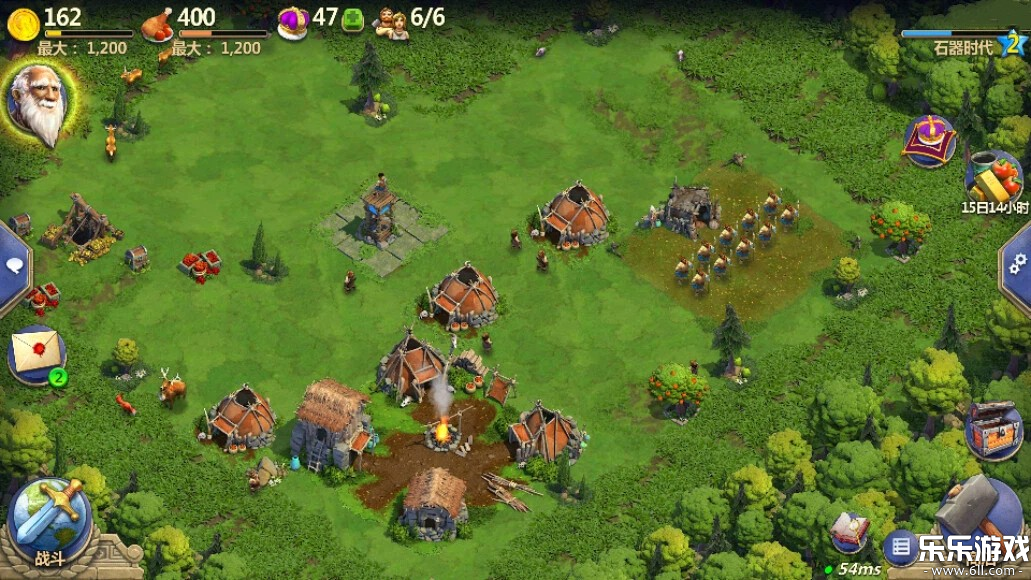Tap the citizens population icon
This screenshot has width=1031, height=580.
point(391,22)
